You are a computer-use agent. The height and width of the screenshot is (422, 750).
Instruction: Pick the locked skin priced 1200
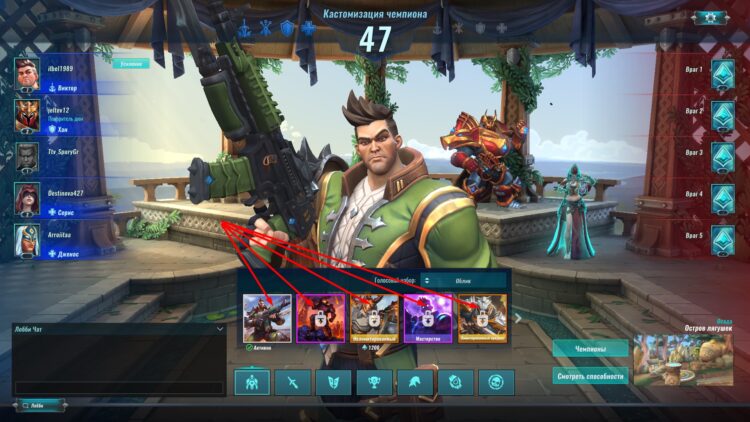(x=374, y=318)
